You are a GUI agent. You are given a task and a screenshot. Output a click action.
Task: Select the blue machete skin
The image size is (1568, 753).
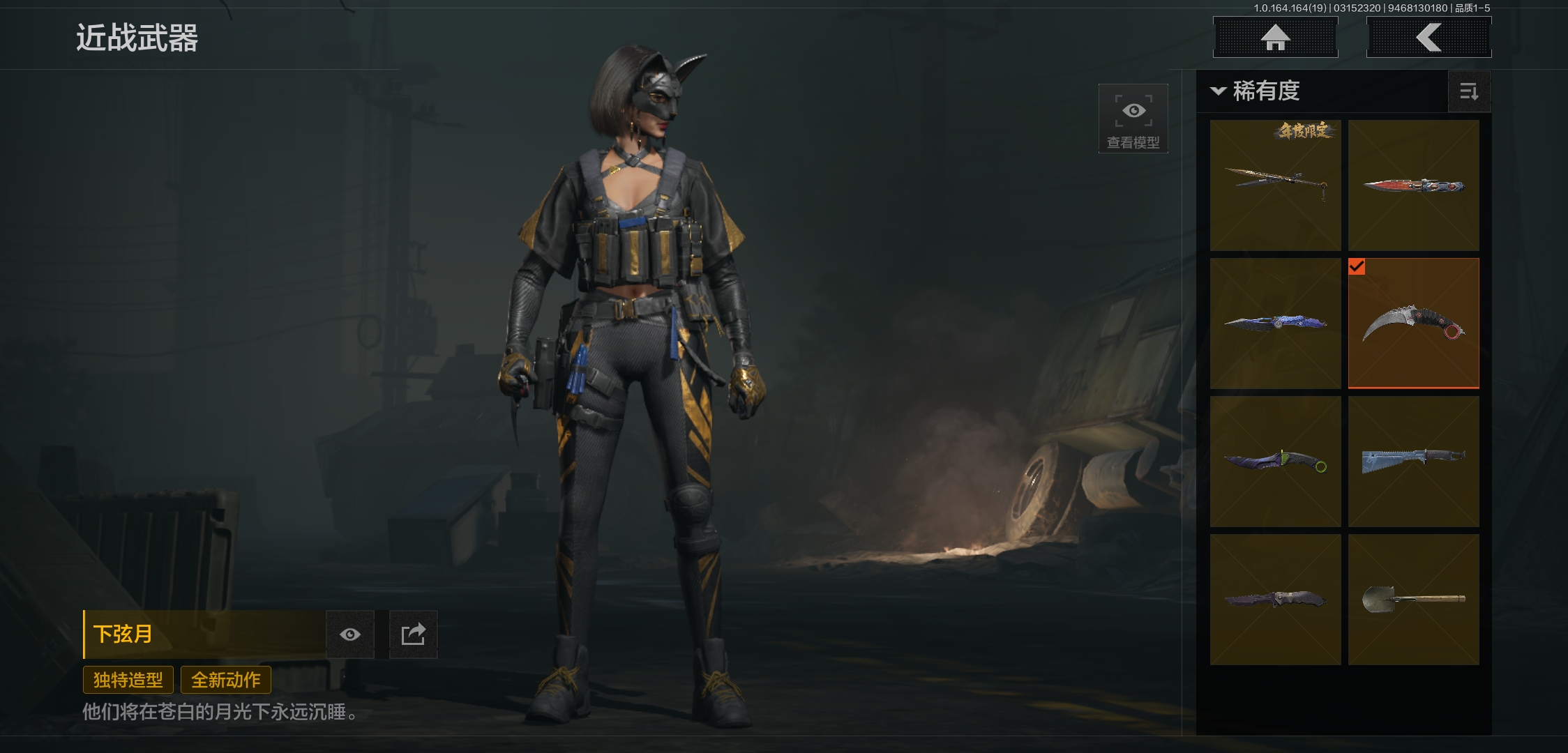[1413, 462]
